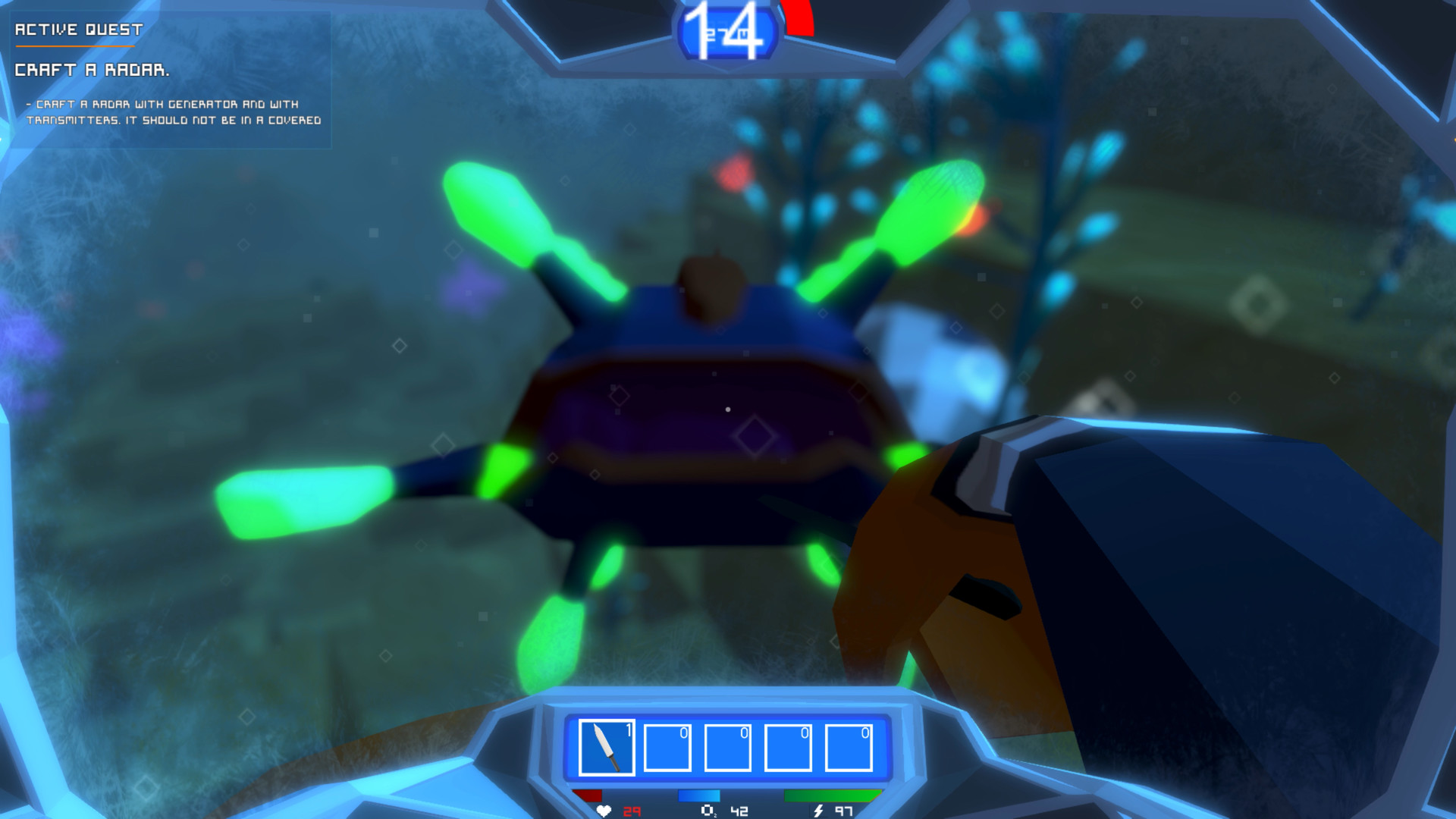The height and width of the screenshot is (819, 1456).
Task: Click the lightning energy icon
Action: pyautogui.click(x=817, y=811)
